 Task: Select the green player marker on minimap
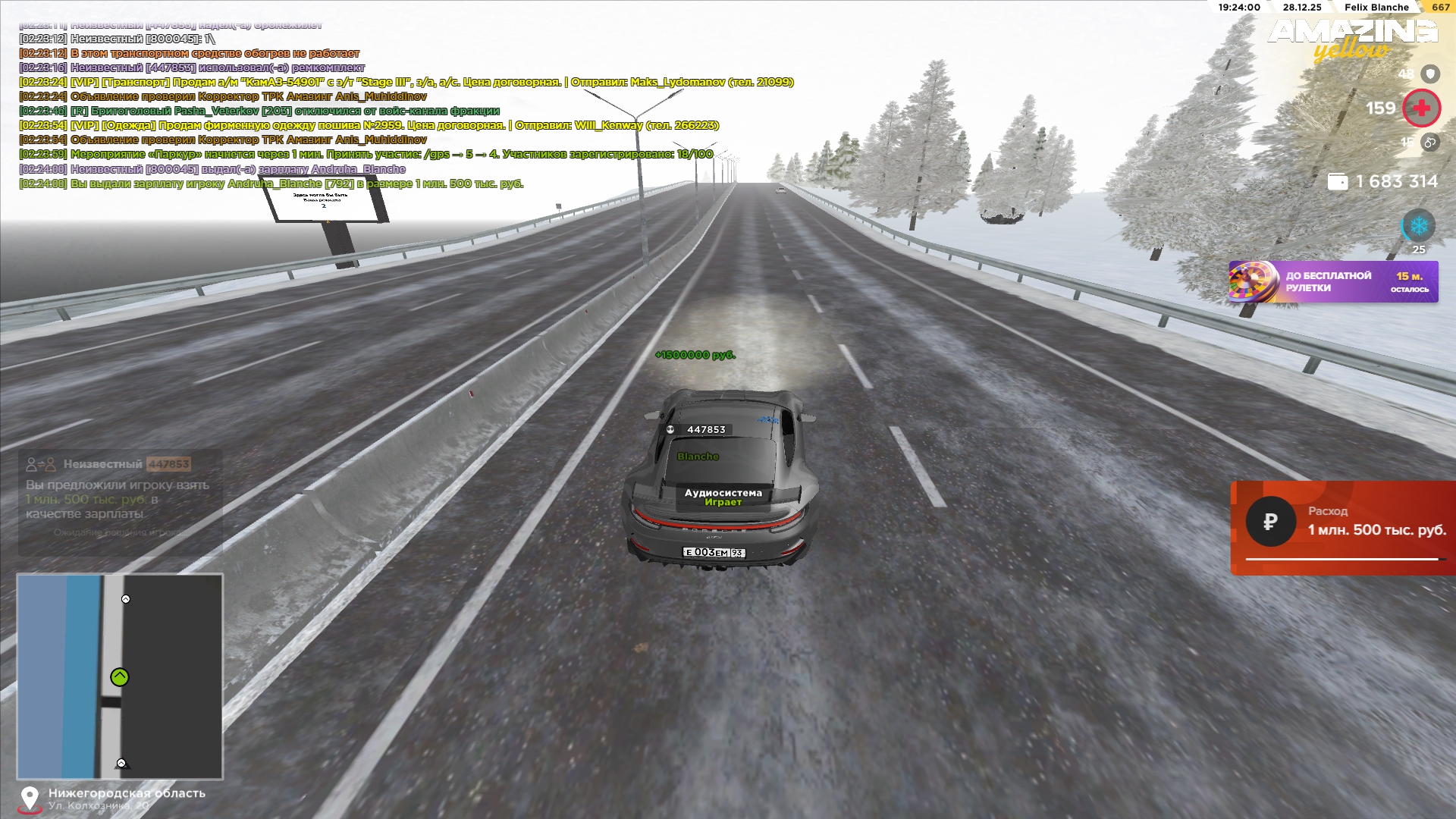pos(120,677)
